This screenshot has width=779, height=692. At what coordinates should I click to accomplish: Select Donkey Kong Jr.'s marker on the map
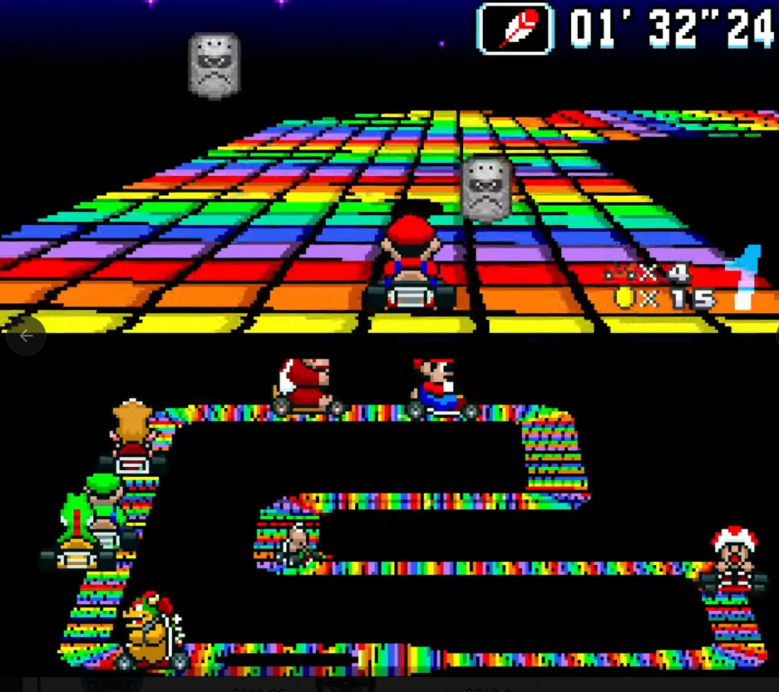(x=307, y=387)
